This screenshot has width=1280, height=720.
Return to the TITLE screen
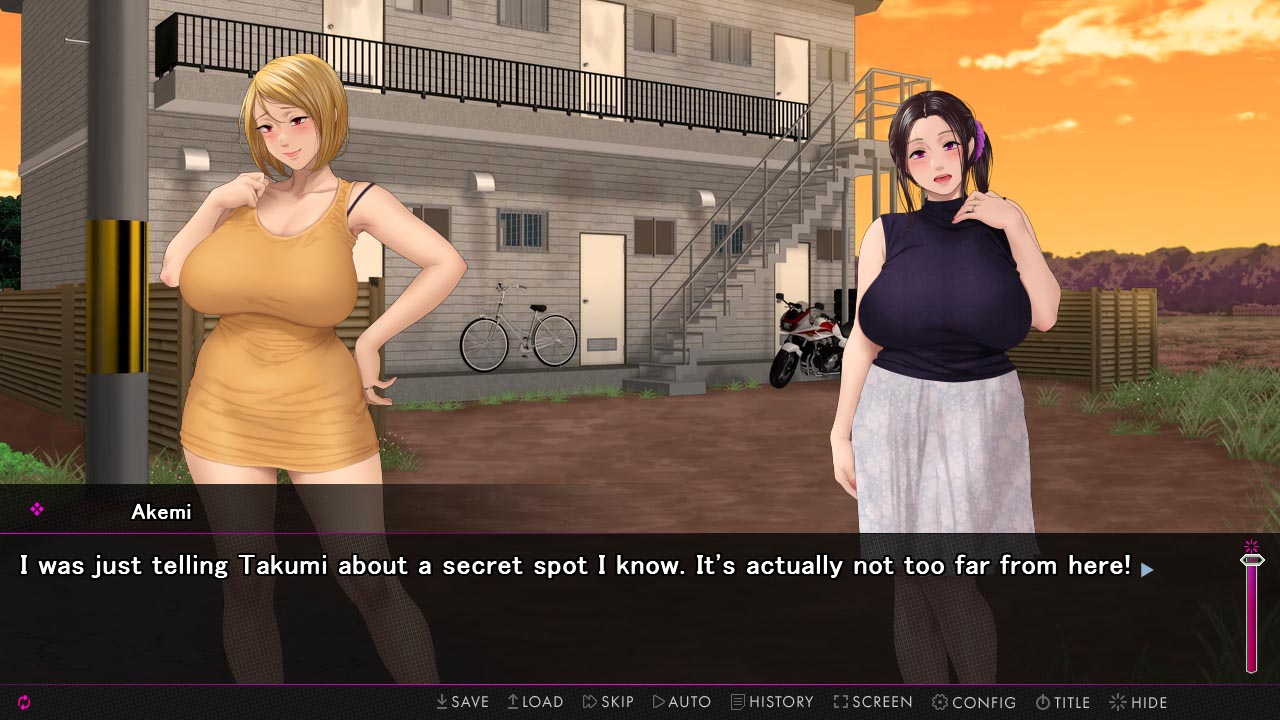tap(1063, 702)
